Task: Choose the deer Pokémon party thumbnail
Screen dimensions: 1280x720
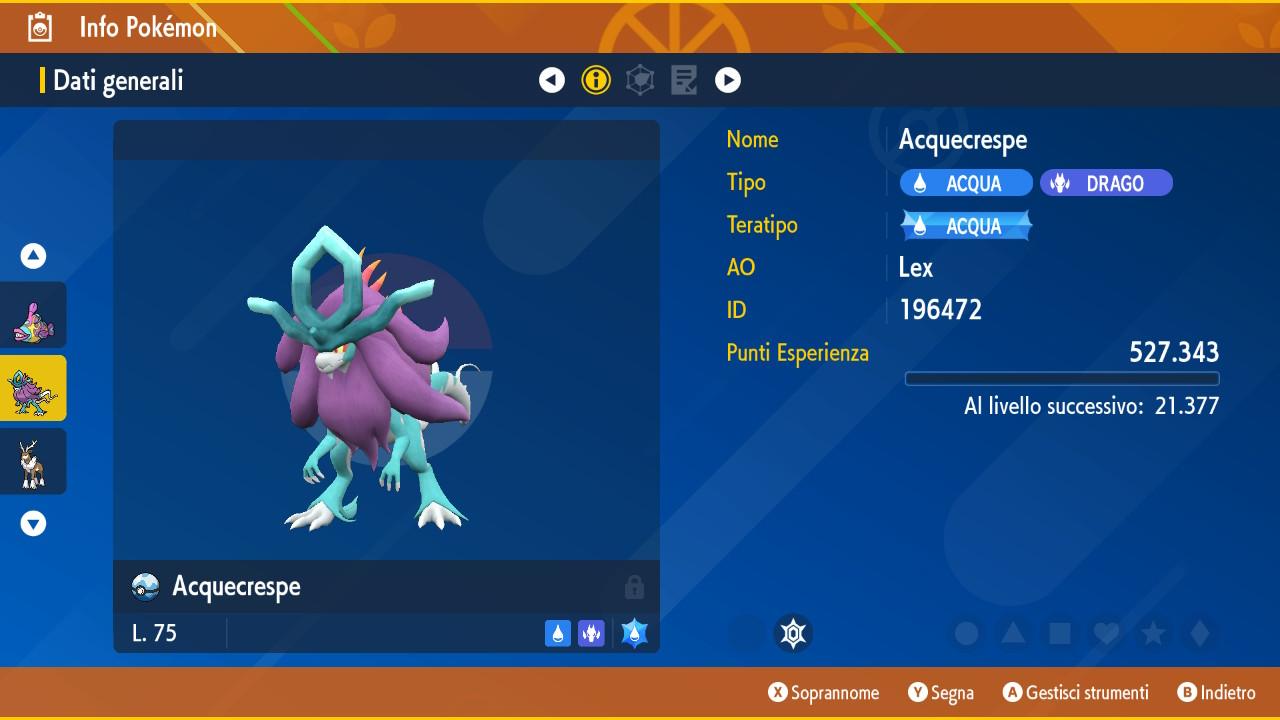Action: pos(34,461)
